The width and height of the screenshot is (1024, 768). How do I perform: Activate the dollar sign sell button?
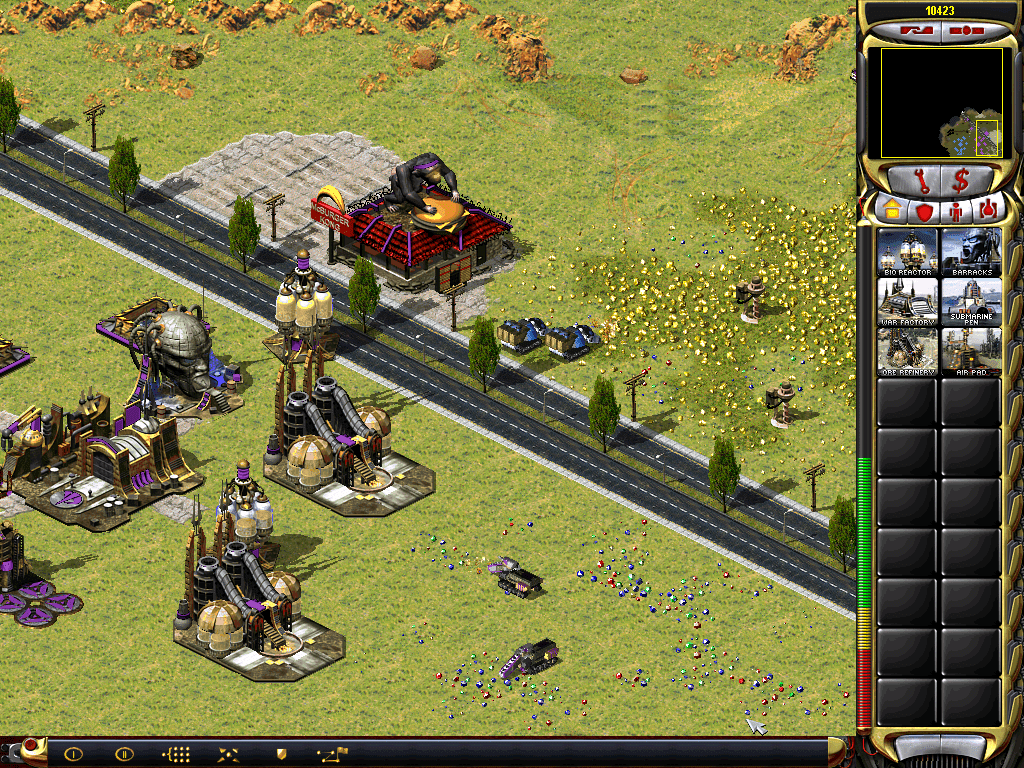961,181
